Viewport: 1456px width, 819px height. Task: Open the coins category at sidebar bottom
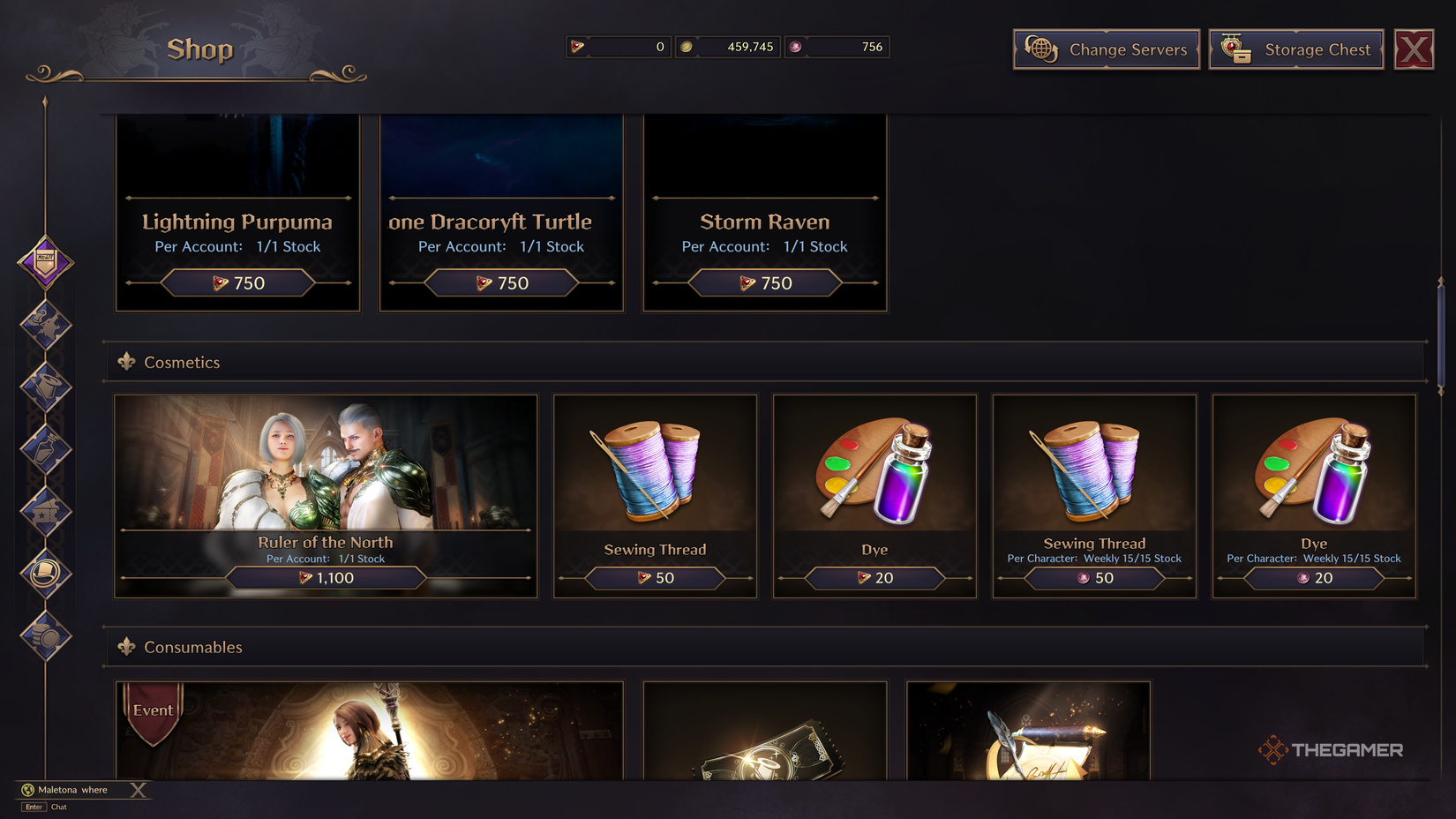tap(46, 637)
